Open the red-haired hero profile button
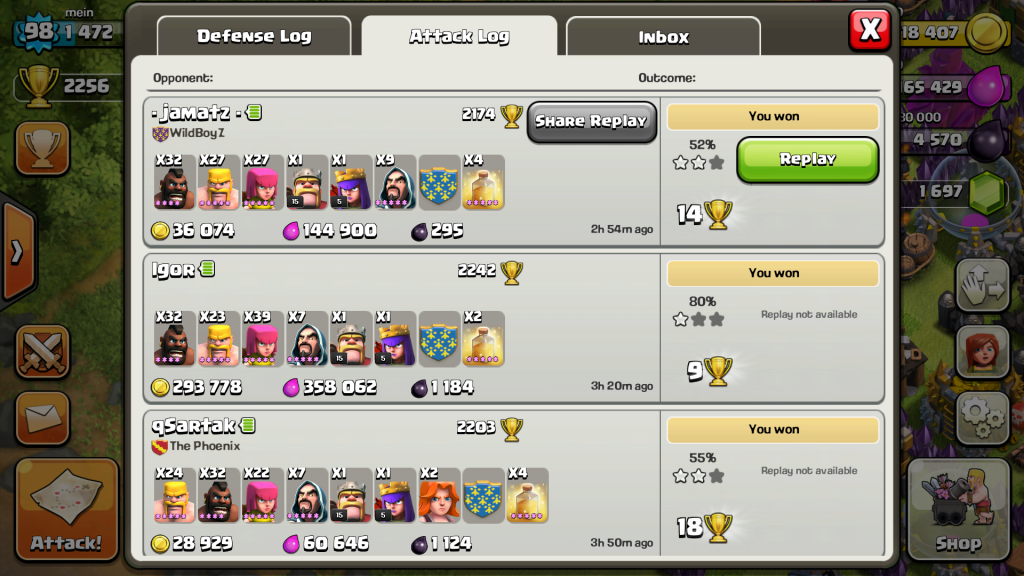Screen dimensions: 1024x576 coord(981,351)
